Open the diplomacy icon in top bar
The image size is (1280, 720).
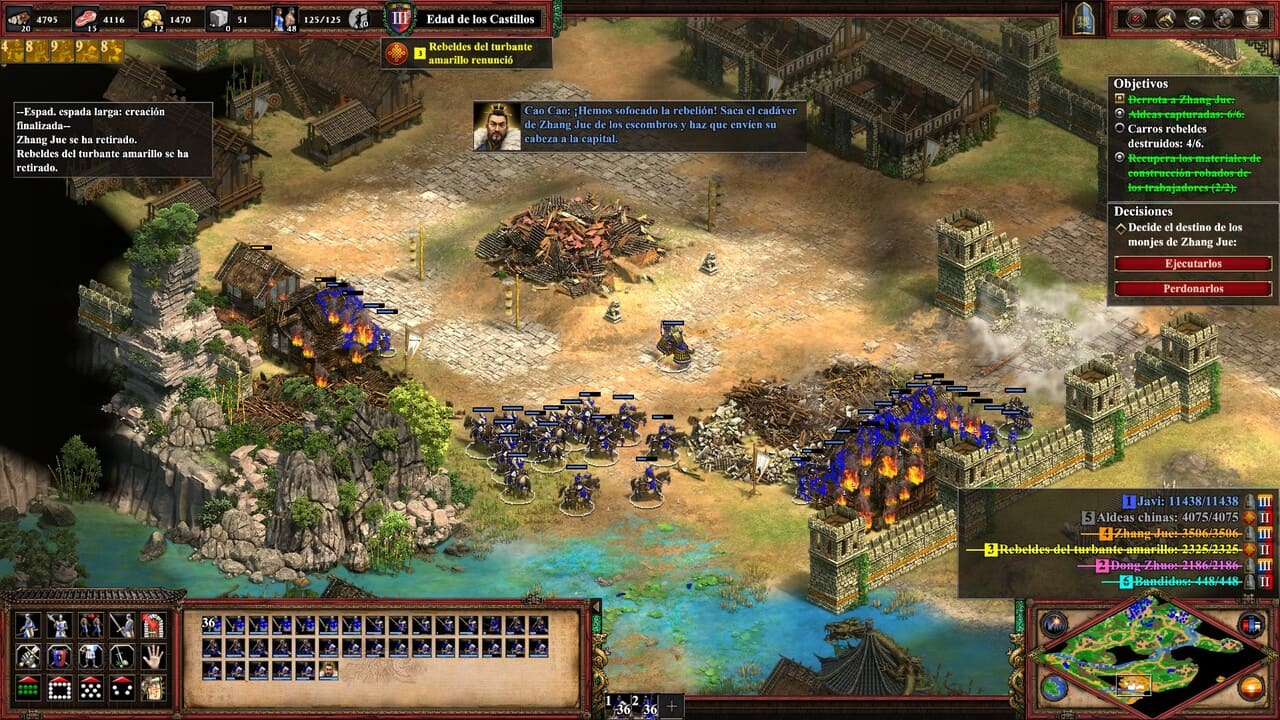(x=1194, y=18)
